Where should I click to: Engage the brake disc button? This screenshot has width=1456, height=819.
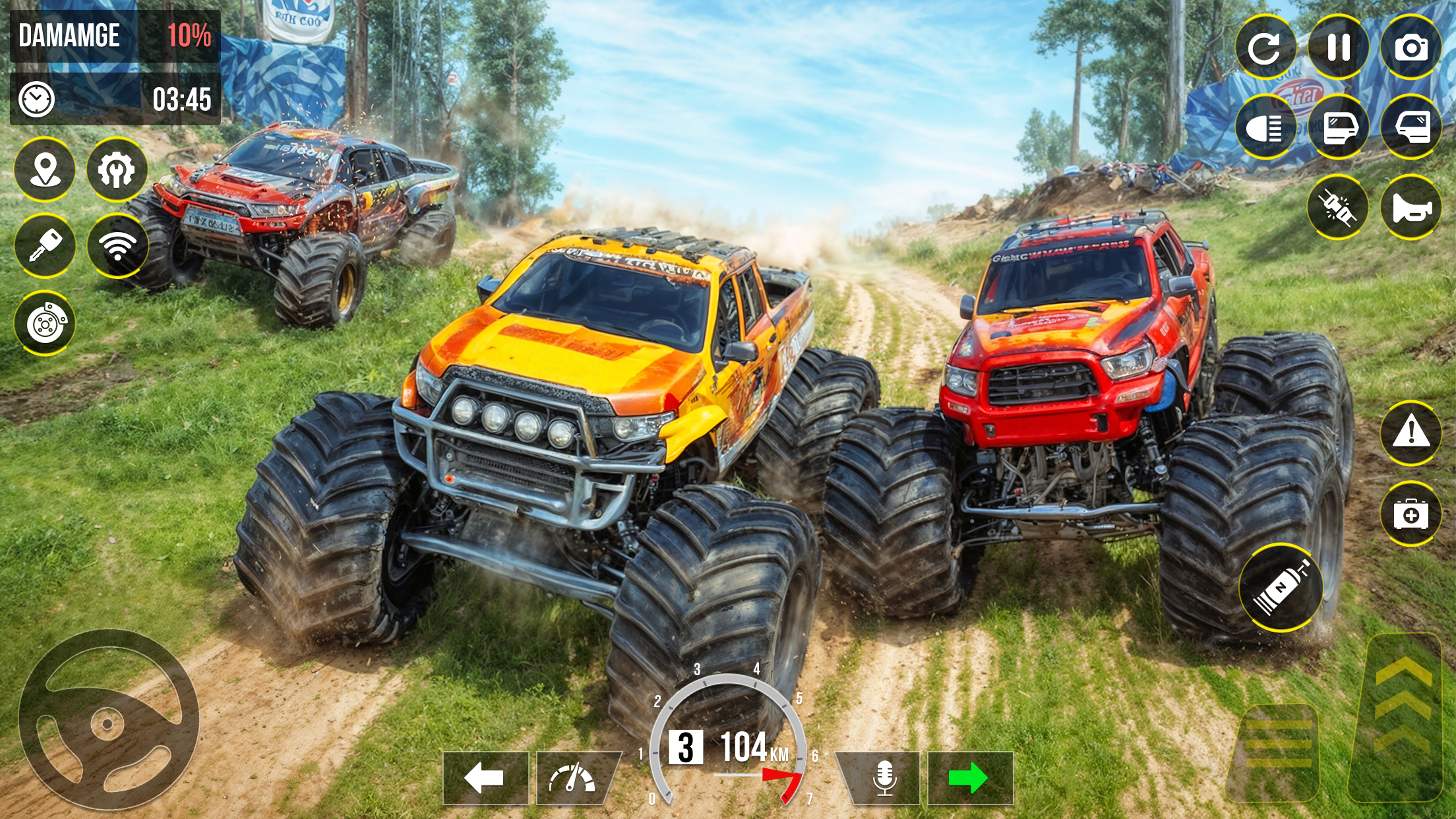pyautogui.click(x=45, y=324)
